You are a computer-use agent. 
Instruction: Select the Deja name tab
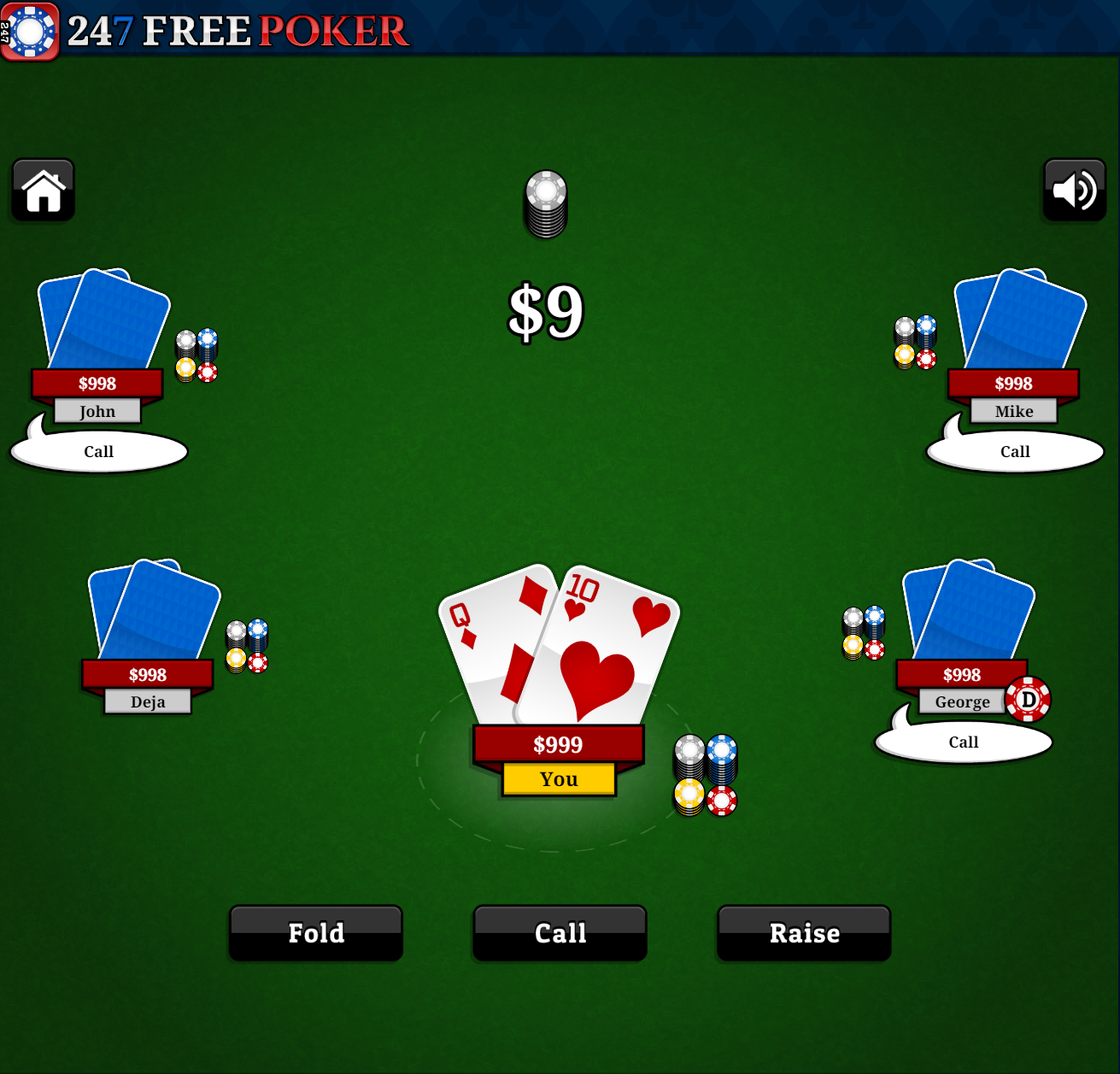(x=147, y=701)
